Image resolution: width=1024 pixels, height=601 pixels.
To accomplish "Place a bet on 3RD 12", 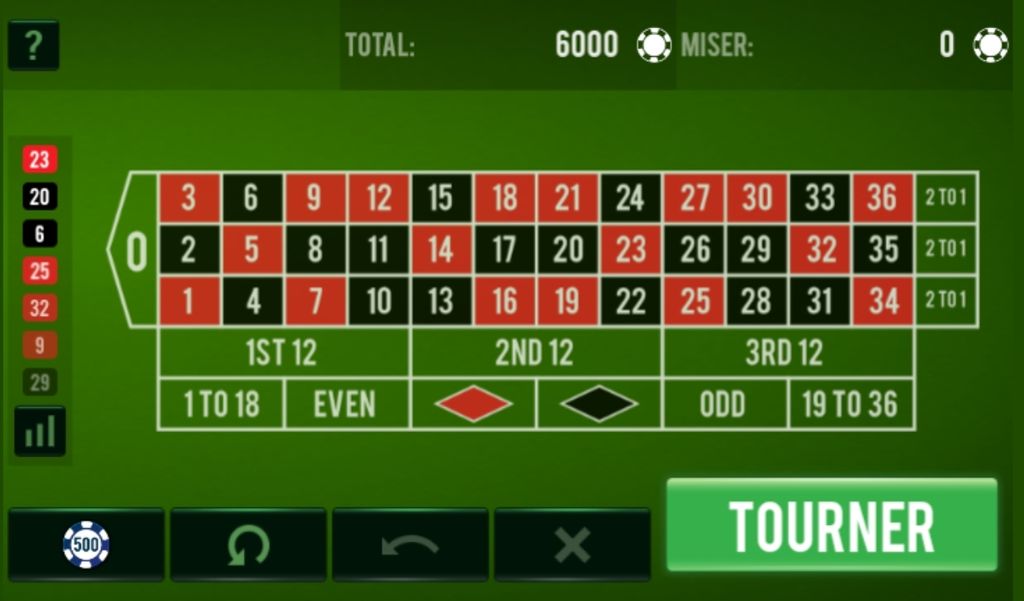I will (788, 353).
